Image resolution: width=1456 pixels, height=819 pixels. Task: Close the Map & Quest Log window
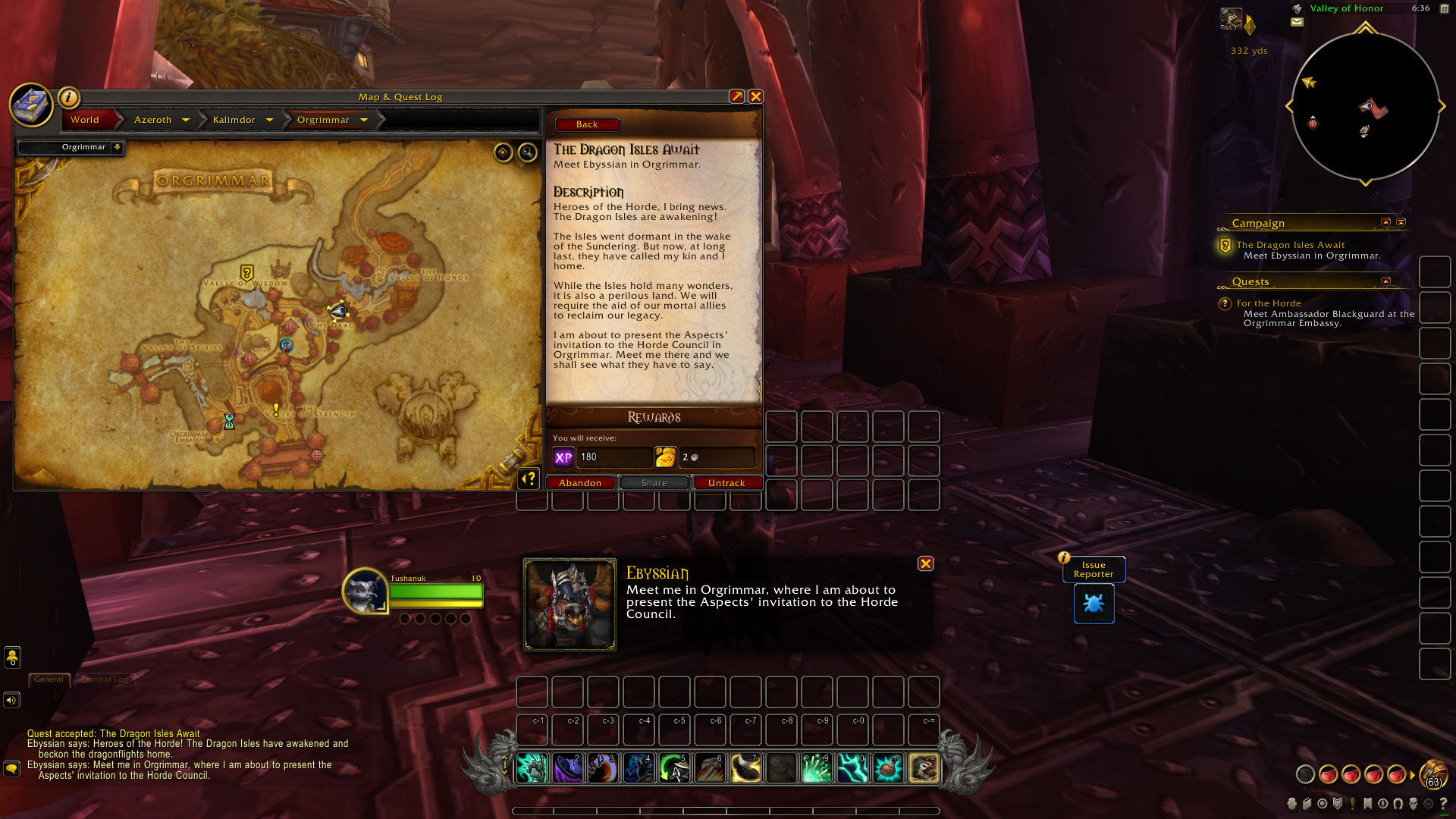coord(755,96)
